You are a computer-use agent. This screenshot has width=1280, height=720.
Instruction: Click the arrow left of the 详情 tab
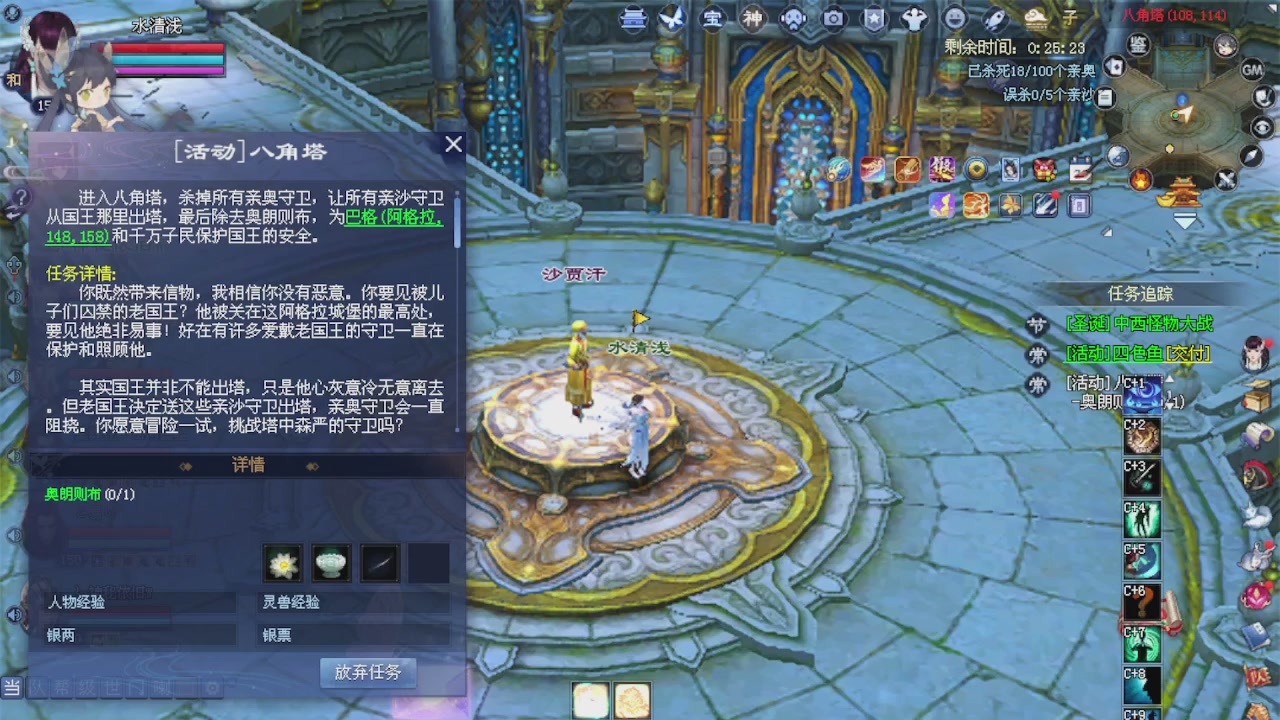point(185,467)
